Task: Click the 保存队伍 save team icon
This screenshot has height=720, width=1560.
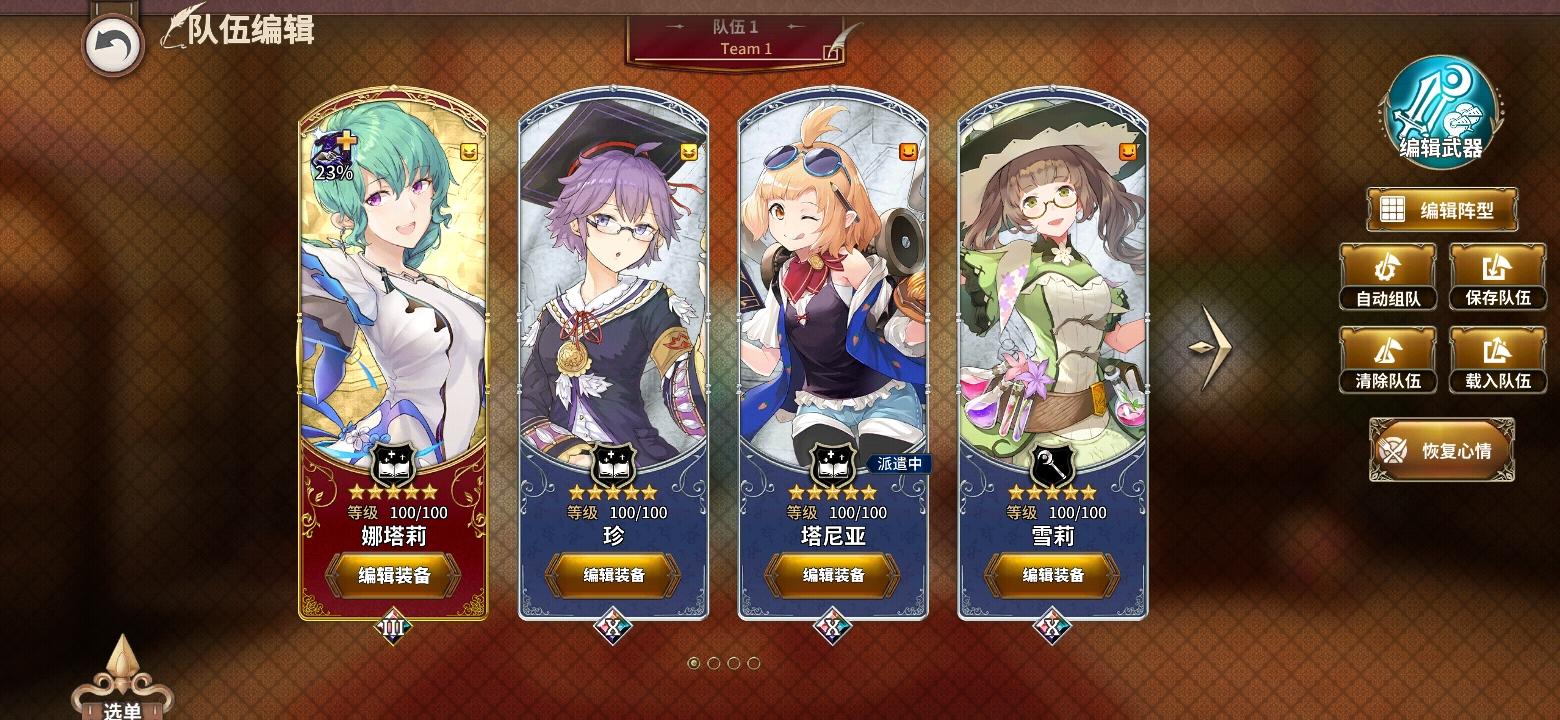Action: pyautogui.click(x=1497, y=267)
